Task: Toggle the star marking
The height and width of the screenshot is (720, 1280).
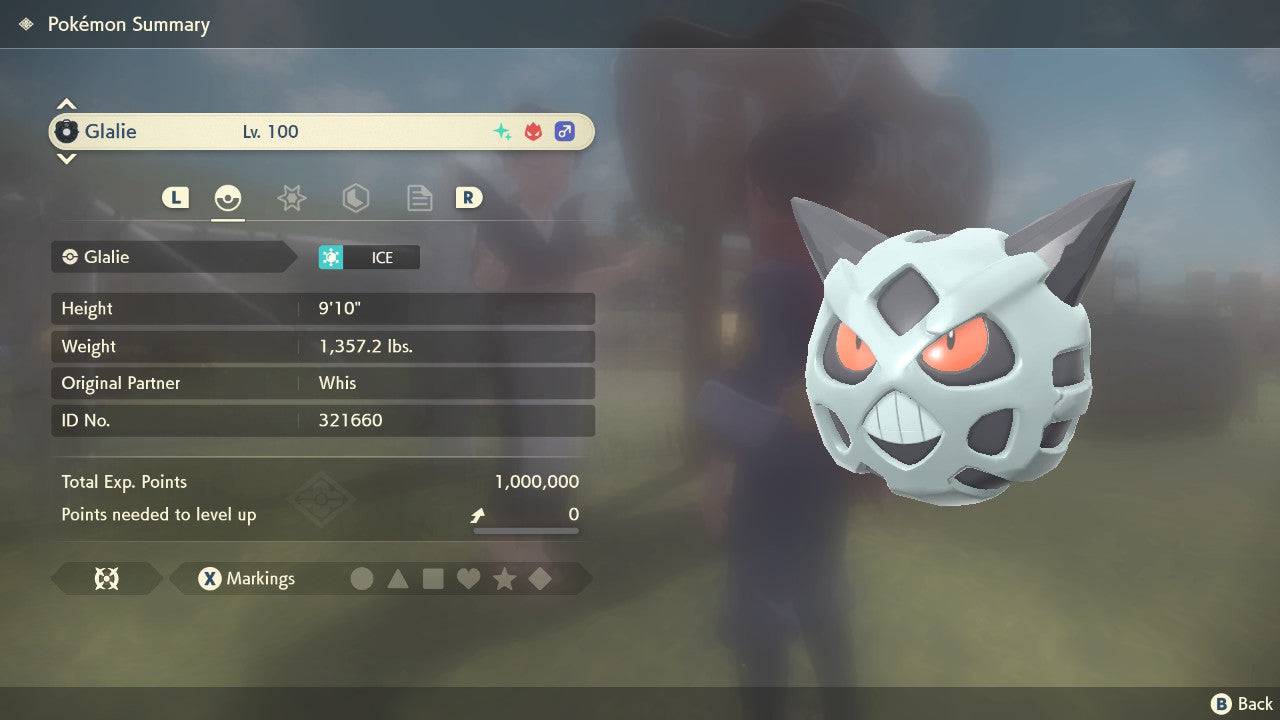Action: point(504,578)
